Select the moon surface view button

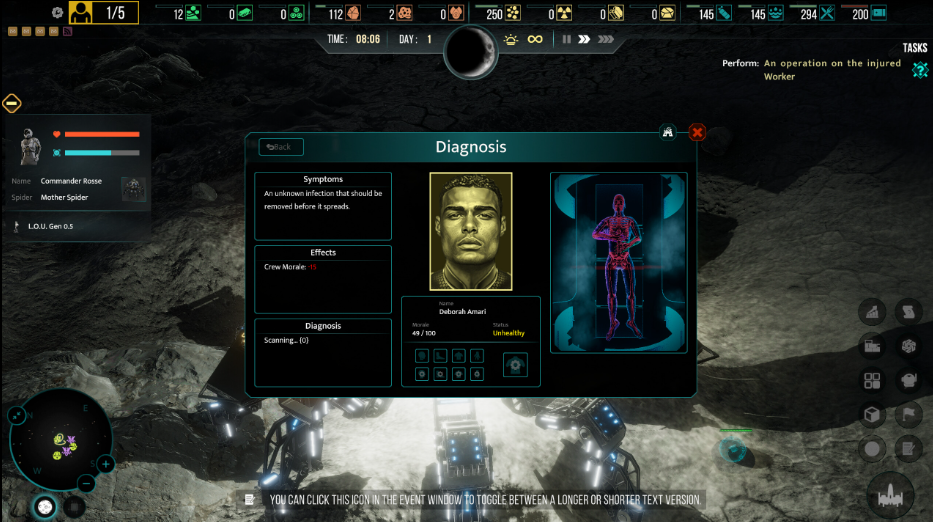tap(45, 507)
